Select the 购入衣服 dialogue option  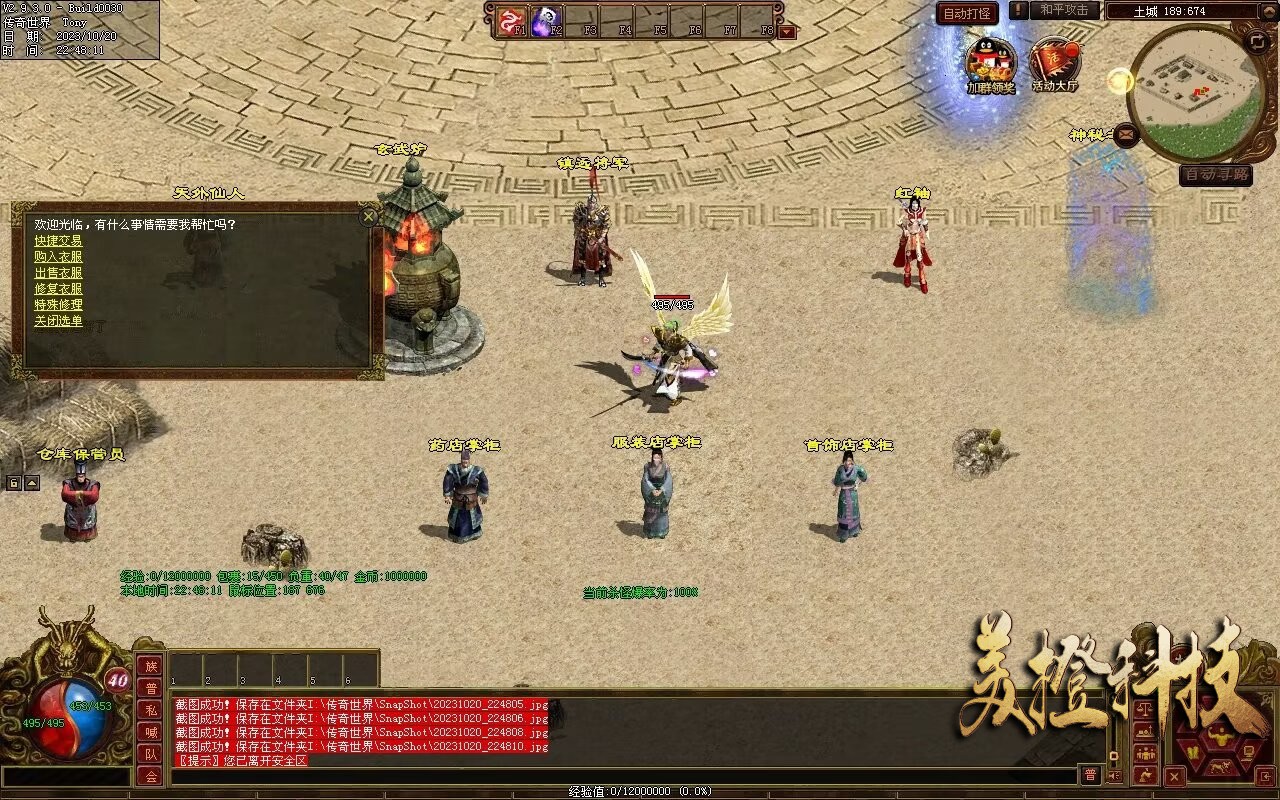click(58, 257)
